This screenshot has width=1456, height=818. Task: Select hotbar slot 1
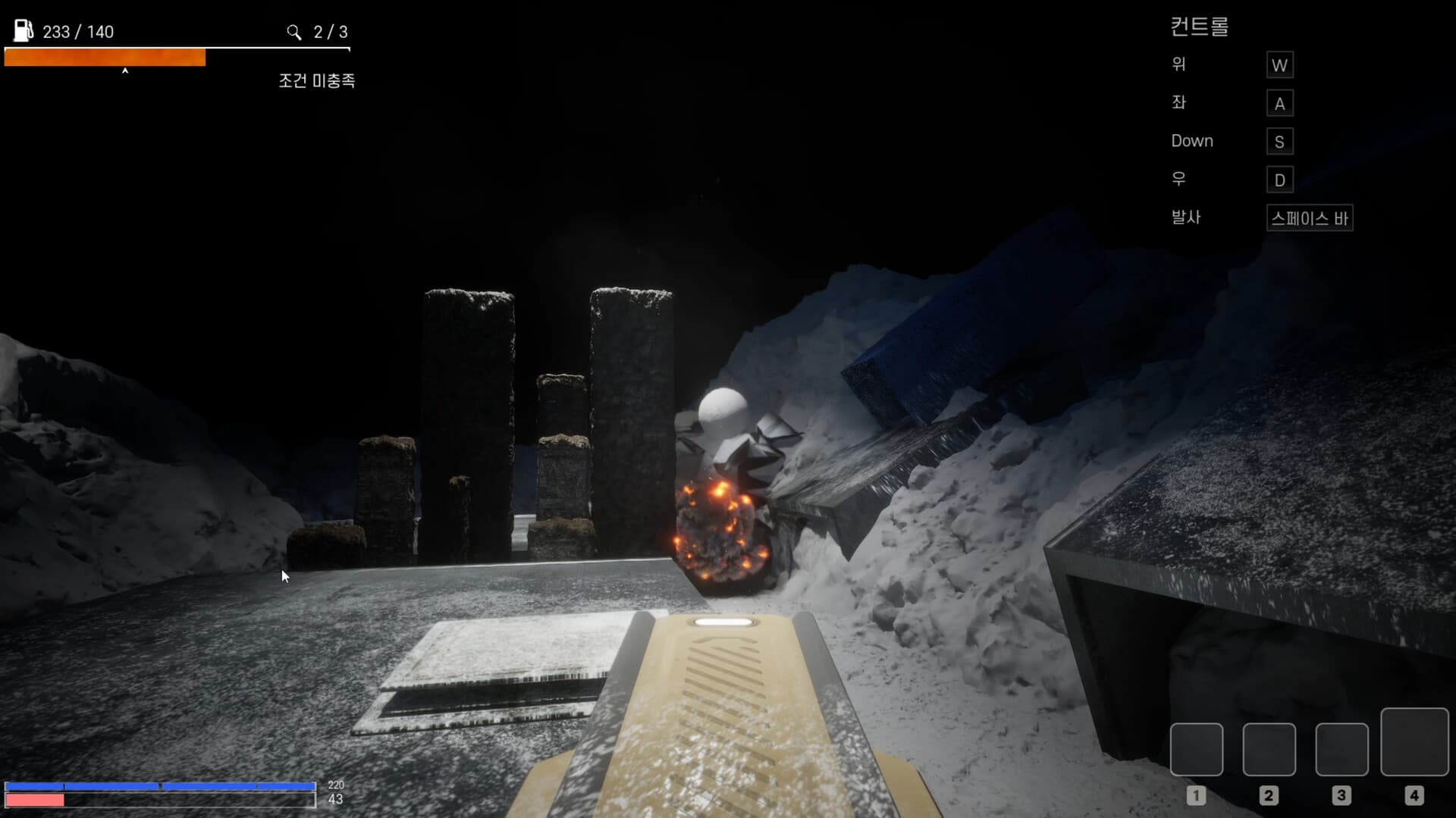tap(1197, 750)
